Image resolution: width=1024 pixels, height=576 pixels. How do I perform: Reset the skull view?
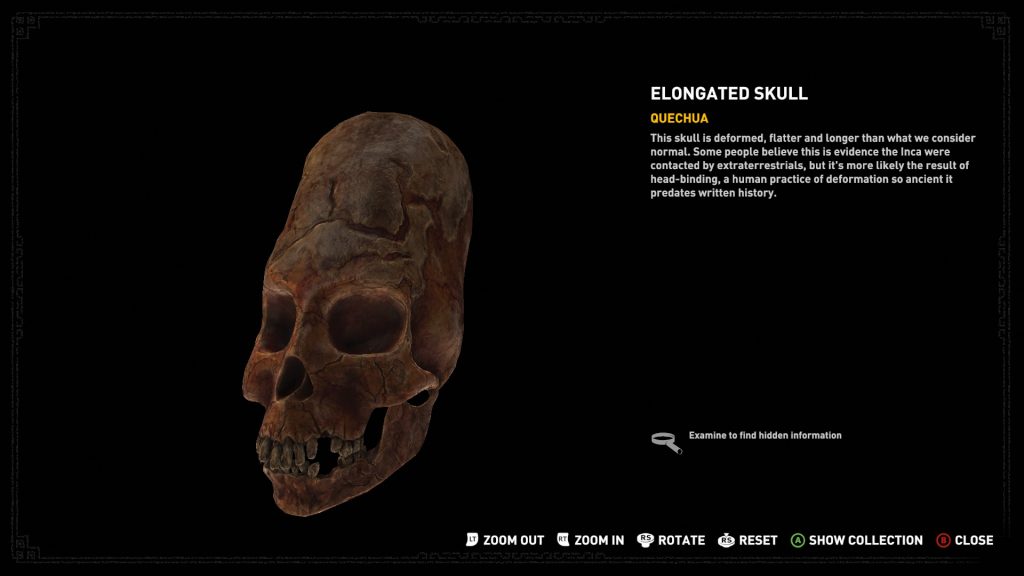point(748,540)
